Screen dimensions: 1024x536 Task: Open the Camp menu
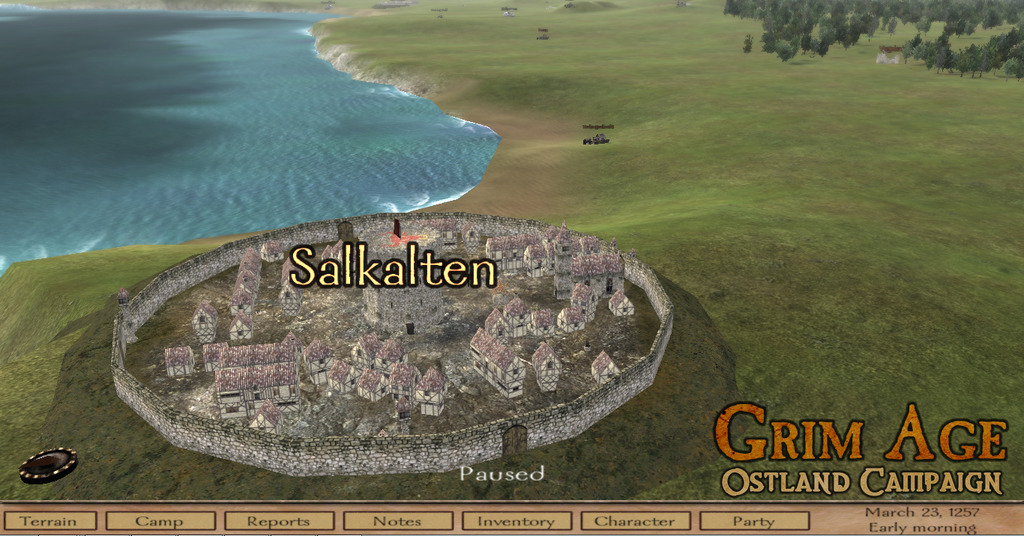[x=160, y=521]
